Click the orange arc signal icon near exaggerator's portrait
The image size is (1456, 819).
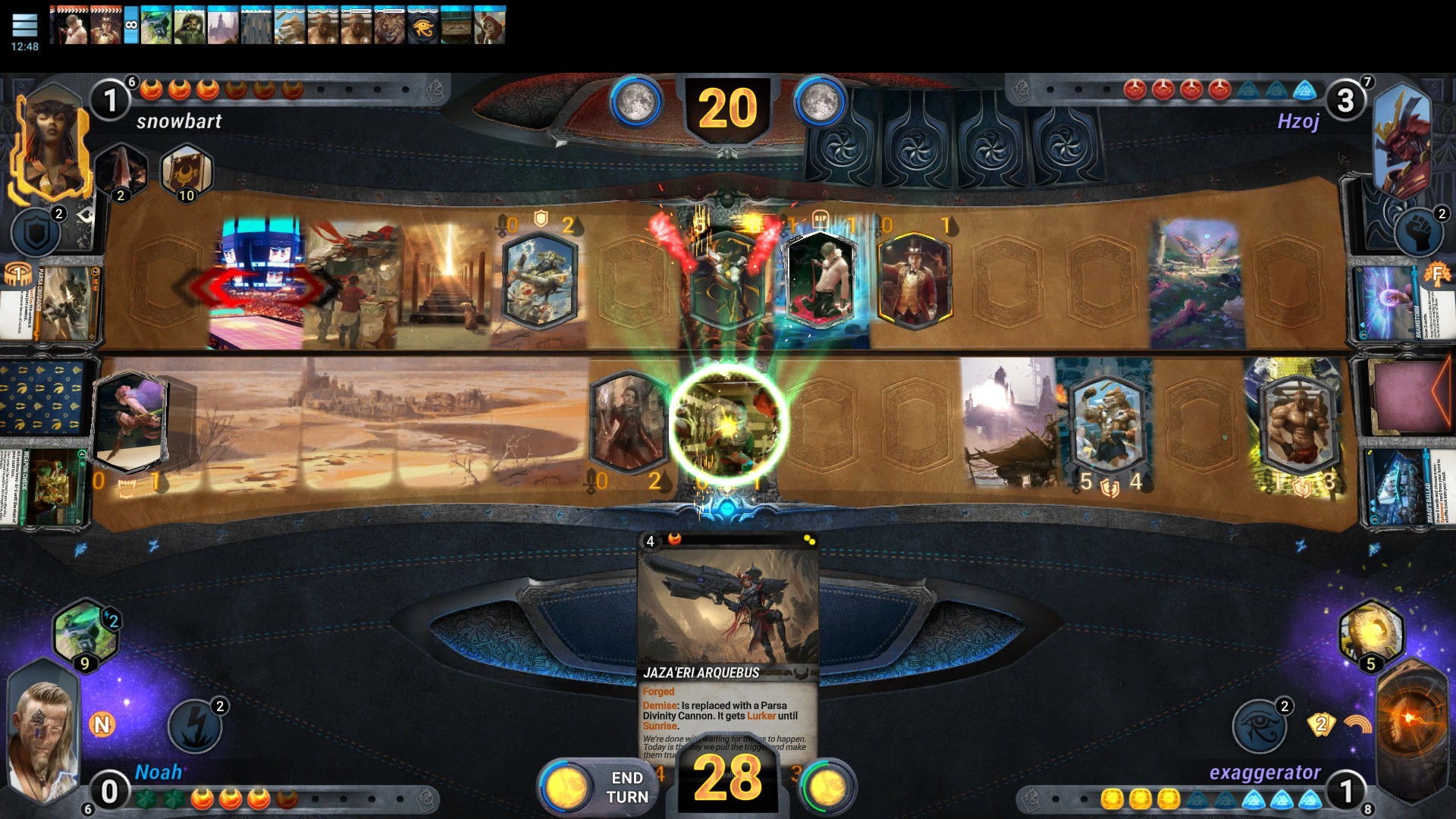1358,724
